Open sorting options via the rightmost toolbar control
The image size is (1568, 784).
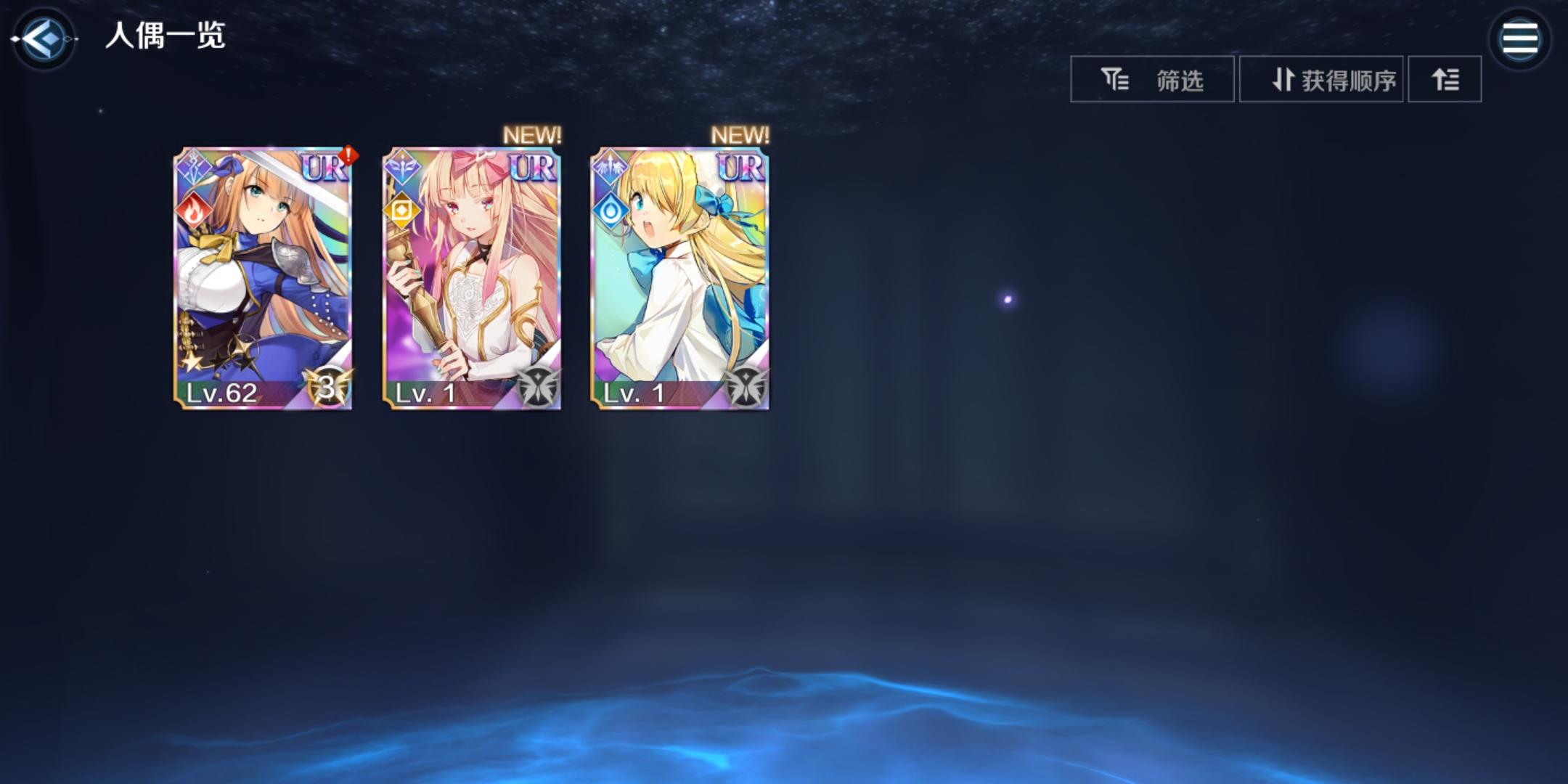(x=1445, y=79)
